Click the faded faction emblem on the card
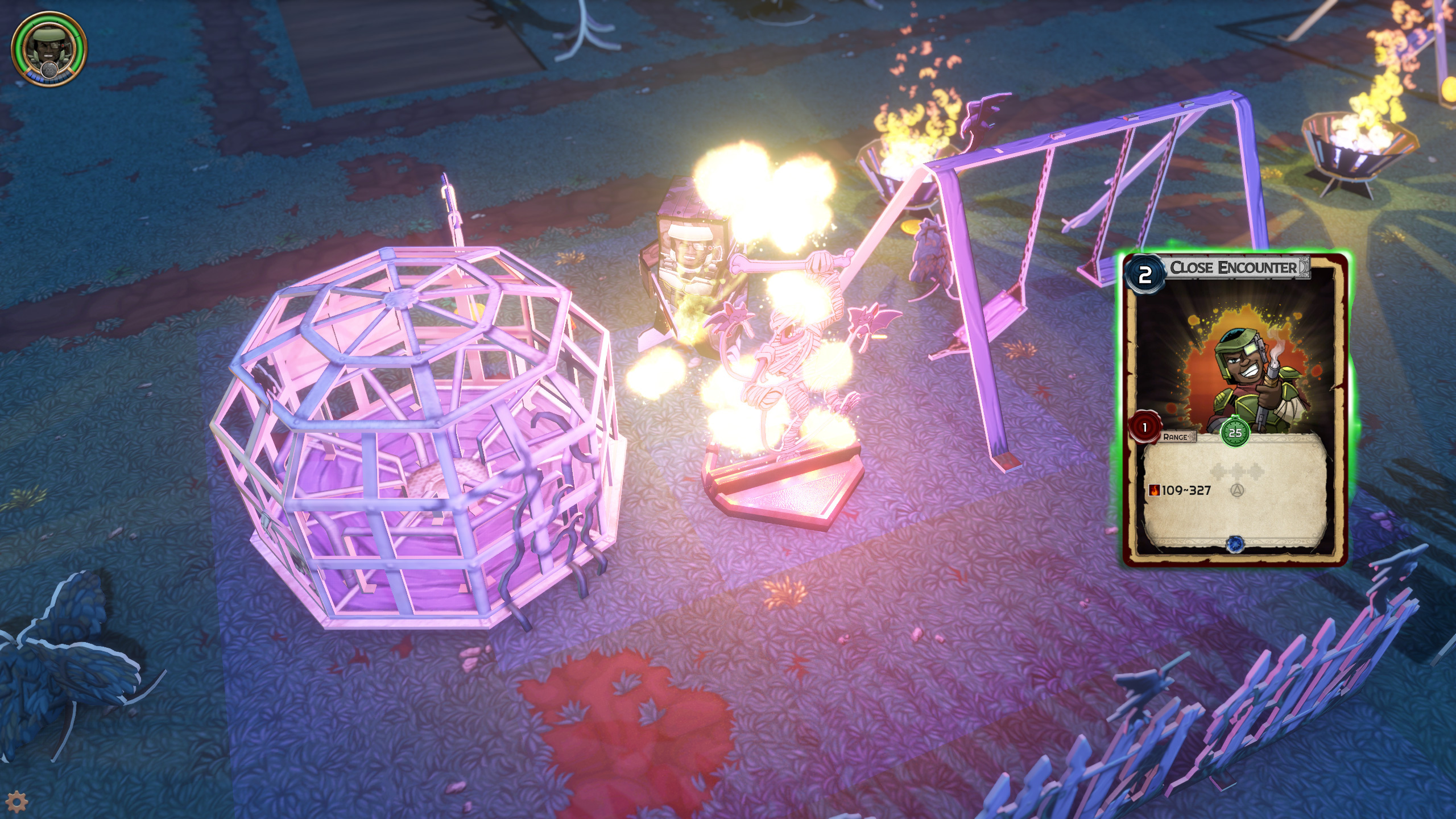Viewport: 1456px width, 819px height. (x=1238, y=490)
